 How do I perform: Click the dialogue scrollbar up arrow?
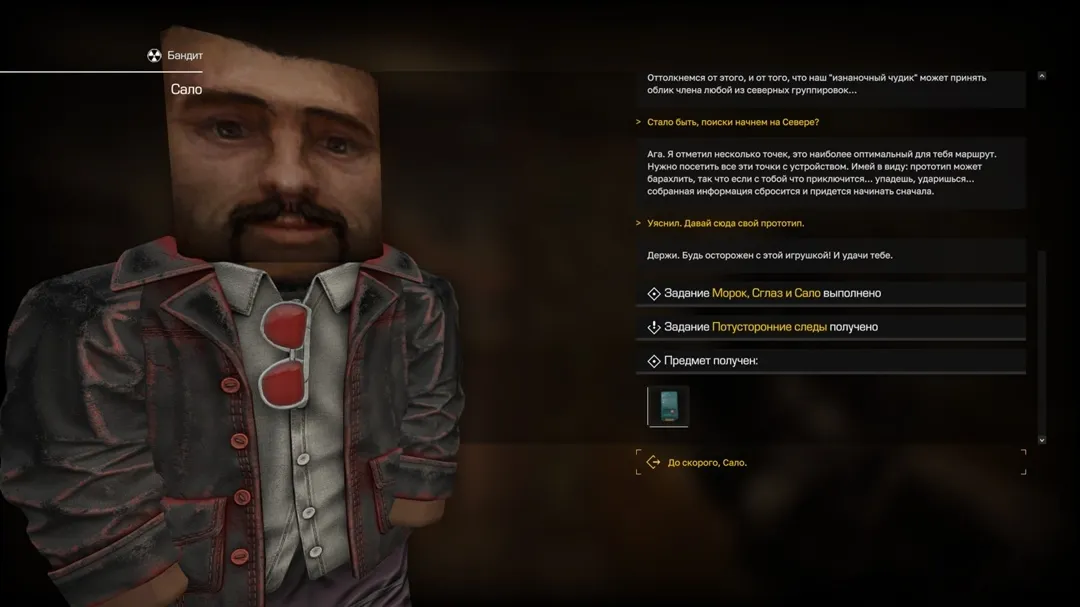pos(1042,76)
